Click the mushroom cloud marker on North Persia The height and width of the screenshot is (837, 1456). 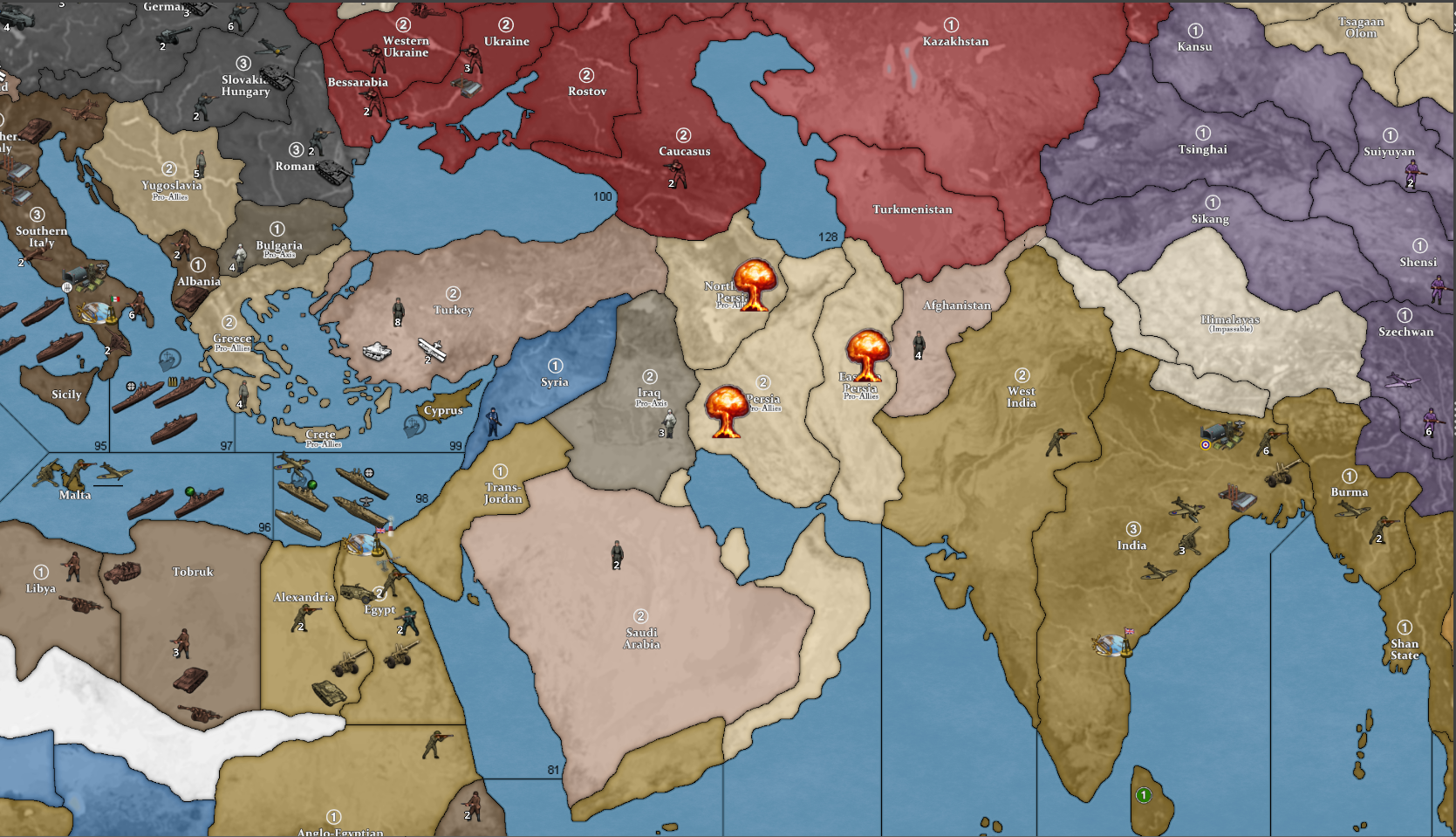755,285
